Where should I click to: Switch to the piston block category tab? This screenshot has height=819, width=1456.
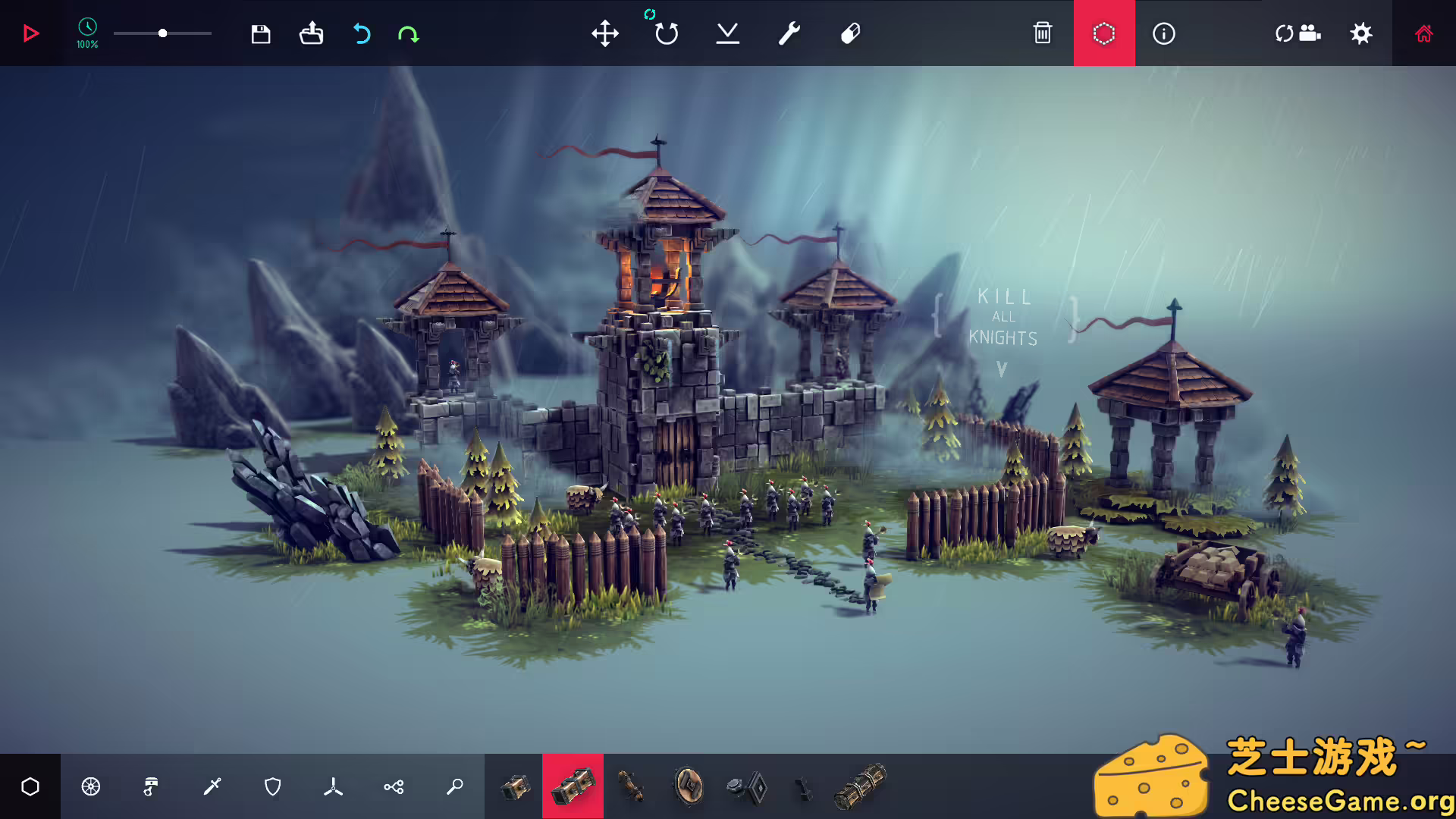coord(151,787)
